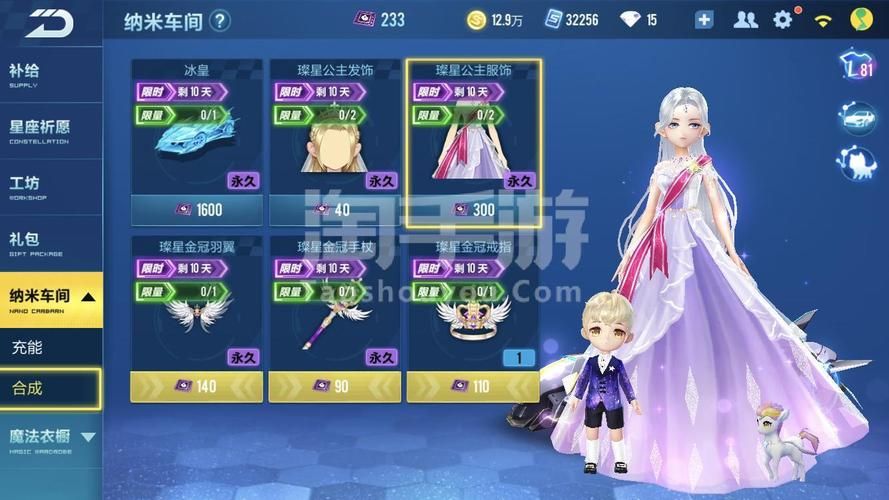Open the 礼包 gift package menu

pyautogui.click(x=50, y=243)
